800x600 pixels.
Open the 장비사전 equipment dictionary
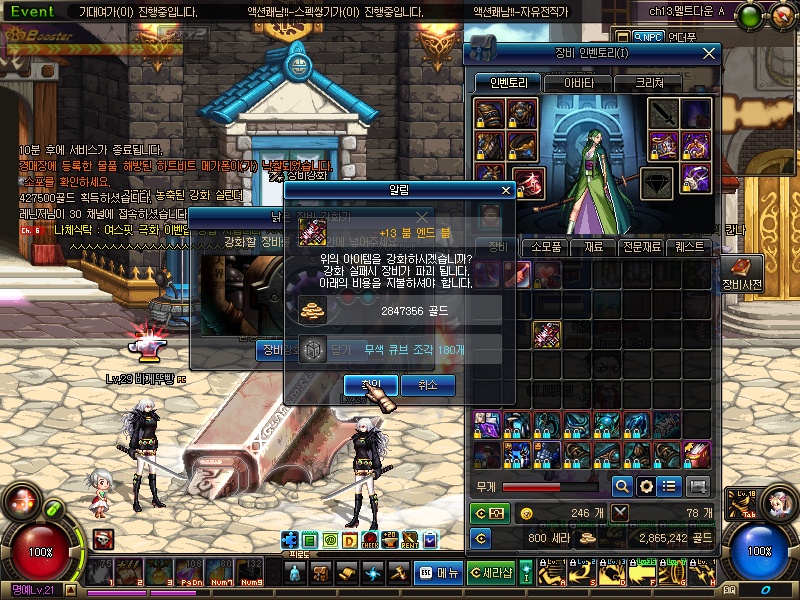pos(741,272)
